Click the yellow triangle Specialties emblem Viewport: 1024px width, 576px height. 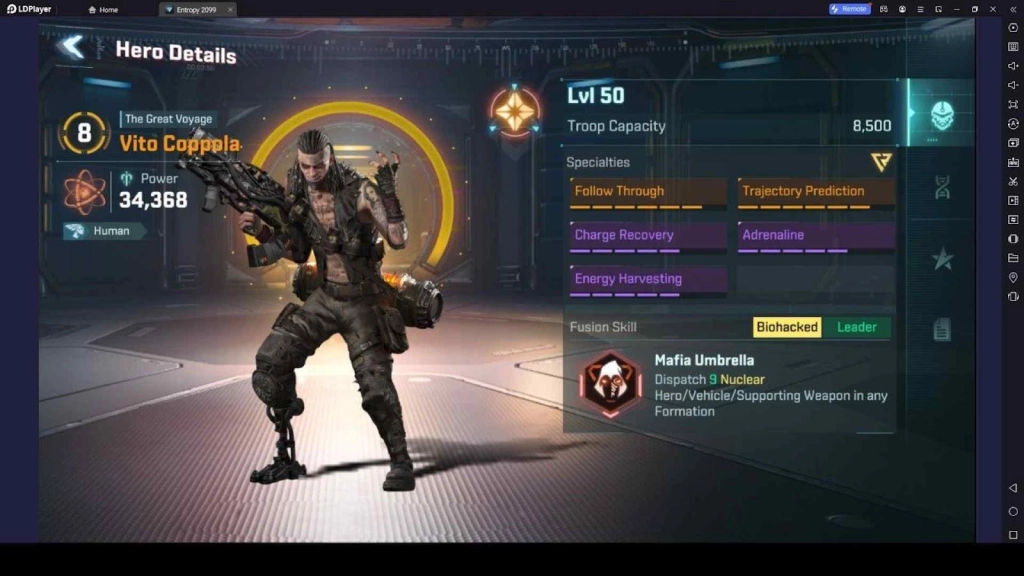coord(881,162)
